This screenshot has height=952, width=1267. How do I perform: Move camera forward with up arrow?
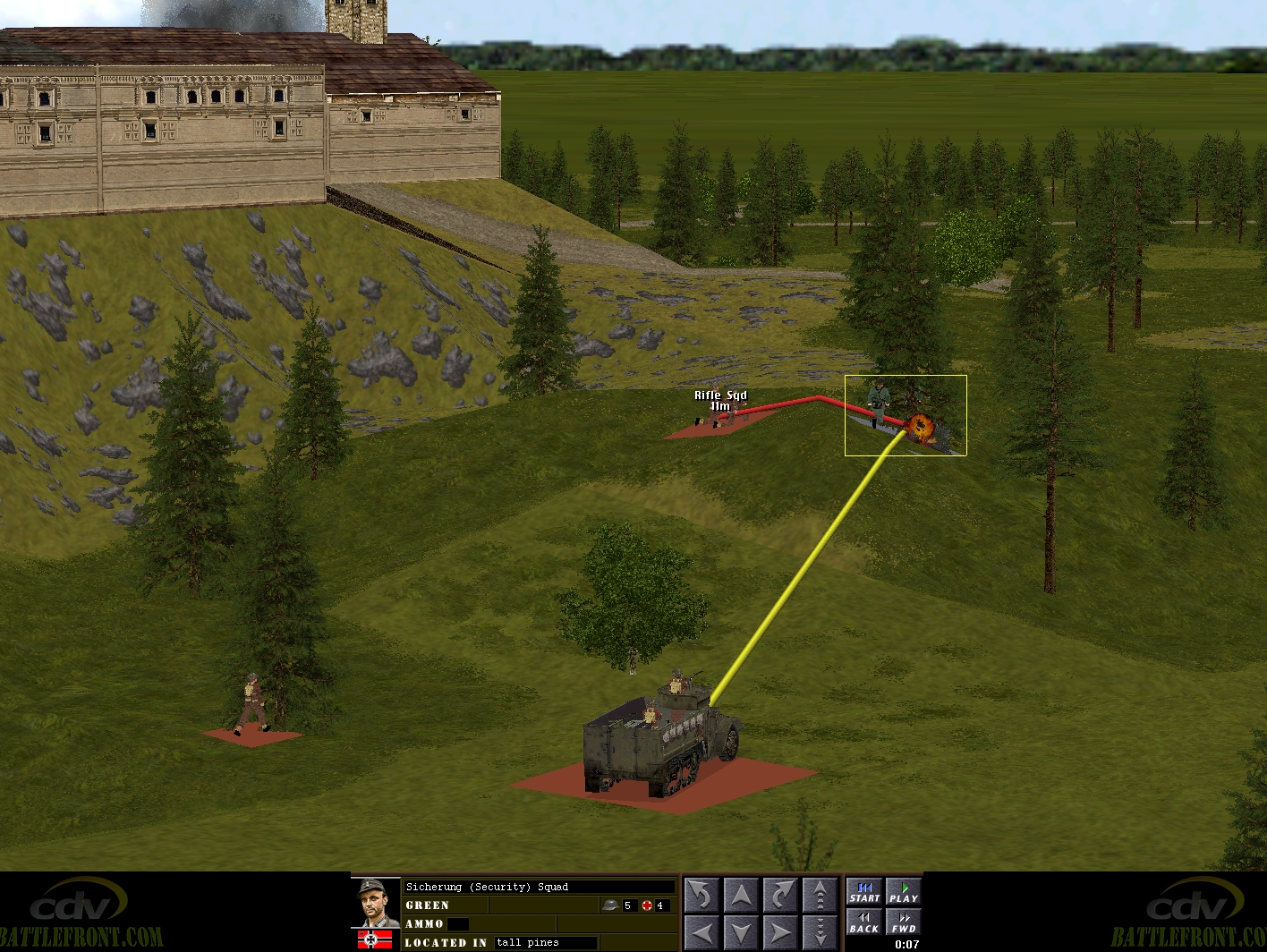[x=741, y=894]
